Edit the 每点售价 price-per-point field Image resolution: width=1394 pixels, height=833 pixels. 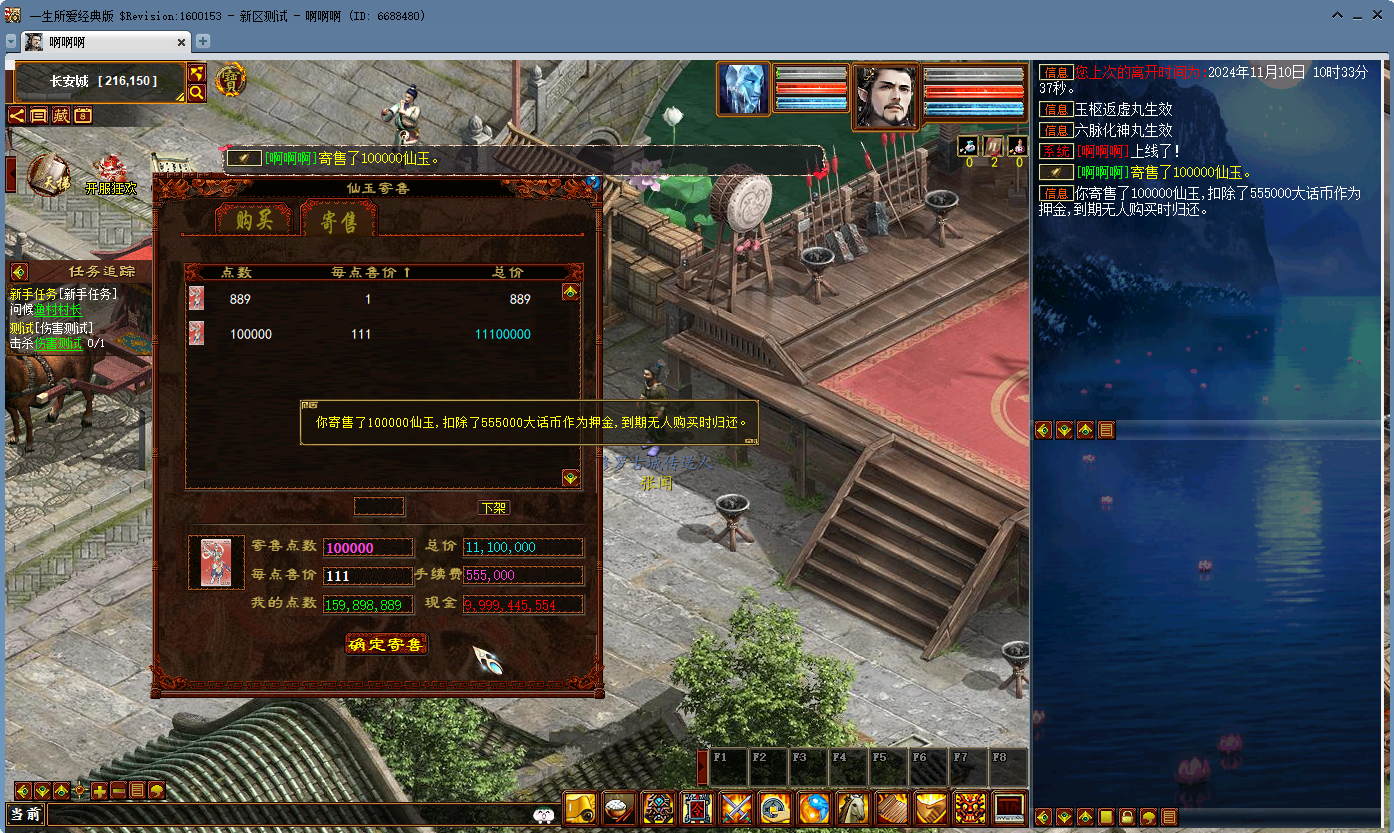coord(367,576)
